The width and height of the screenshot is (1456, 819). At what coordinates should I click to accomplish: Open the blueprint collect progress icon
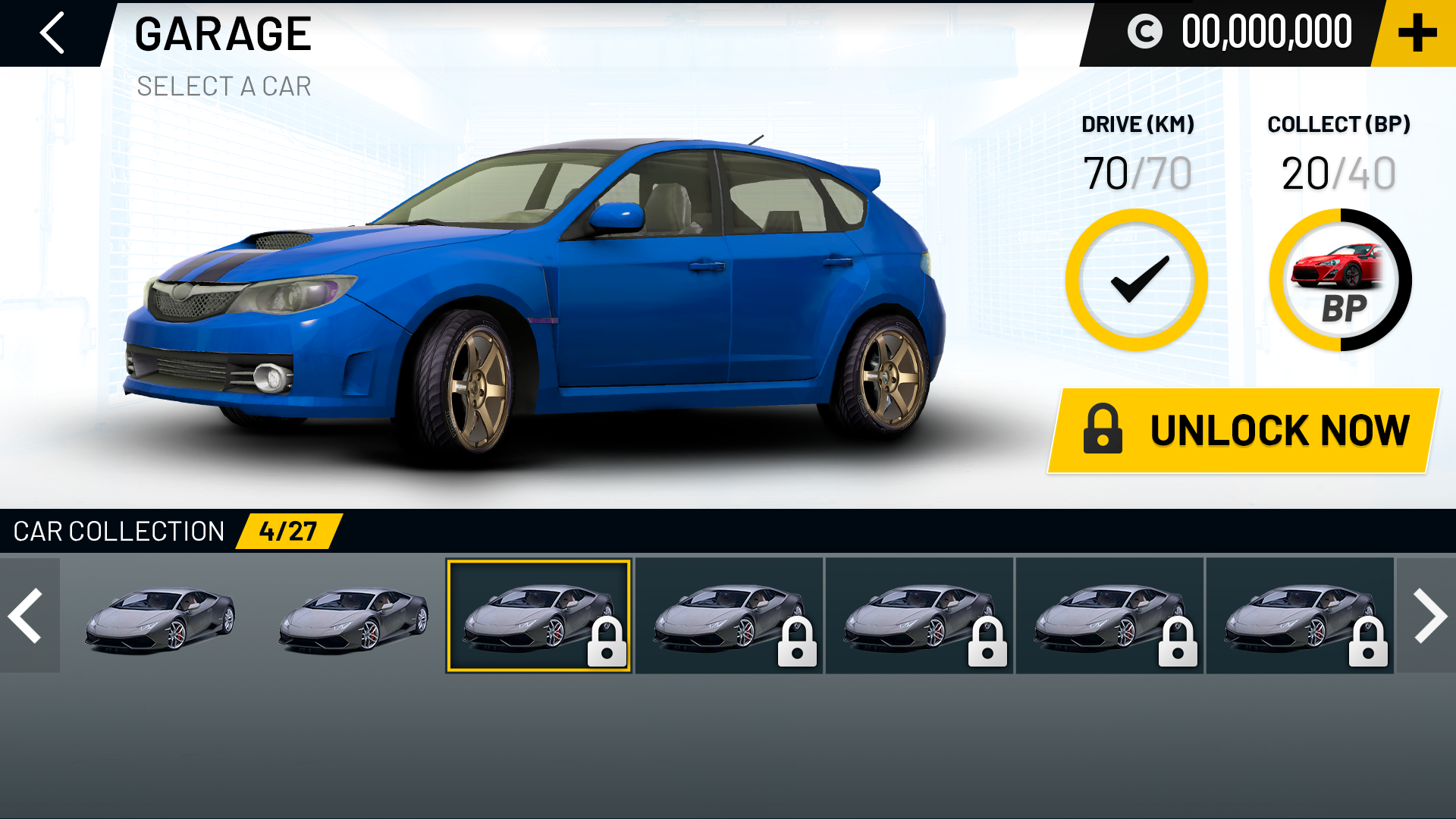[x=1340, y=280]
